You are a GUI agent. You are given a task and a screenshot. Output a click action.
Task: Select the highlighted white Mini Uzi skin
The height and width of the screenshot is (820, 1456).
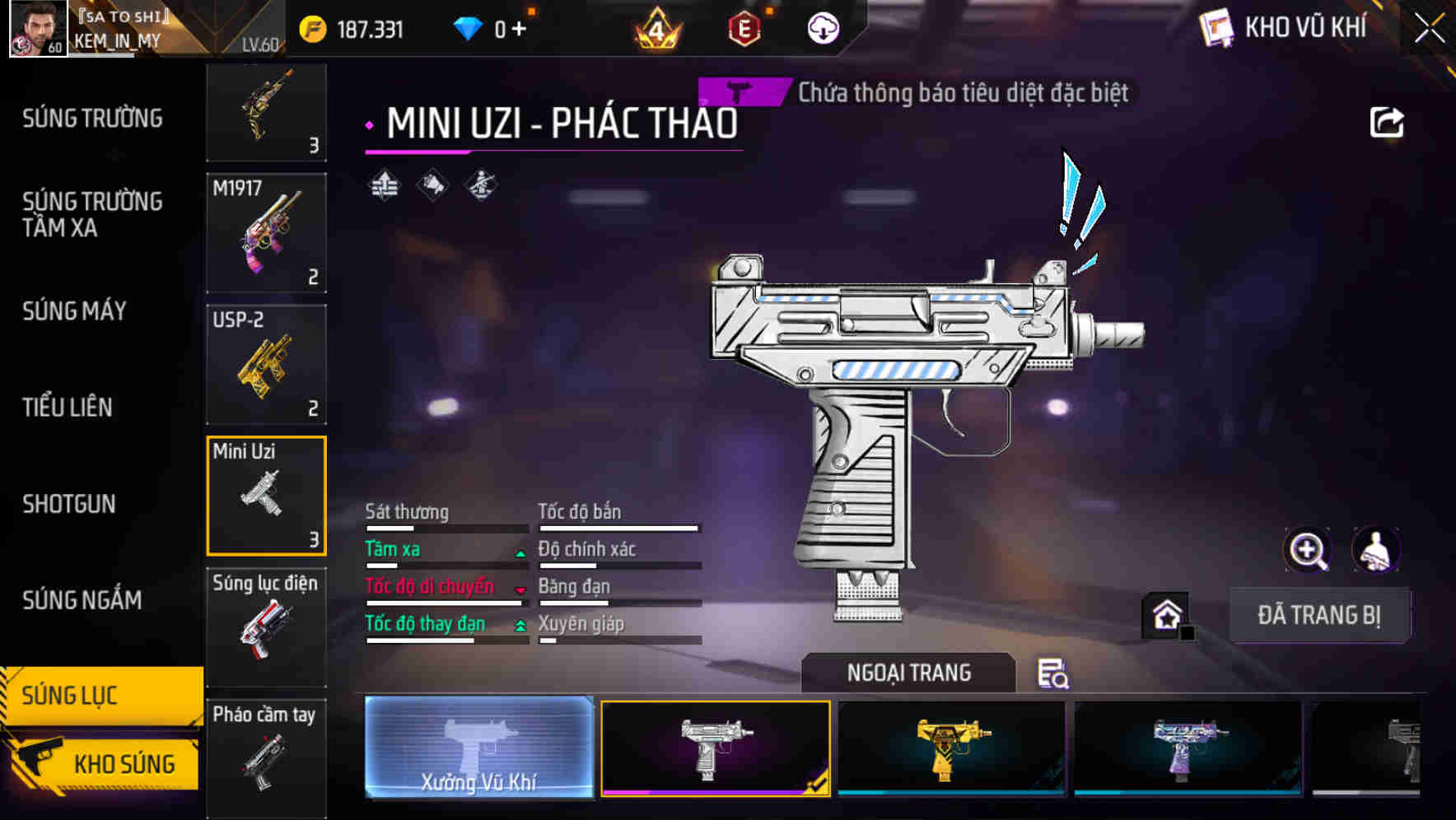click(716, 749)
